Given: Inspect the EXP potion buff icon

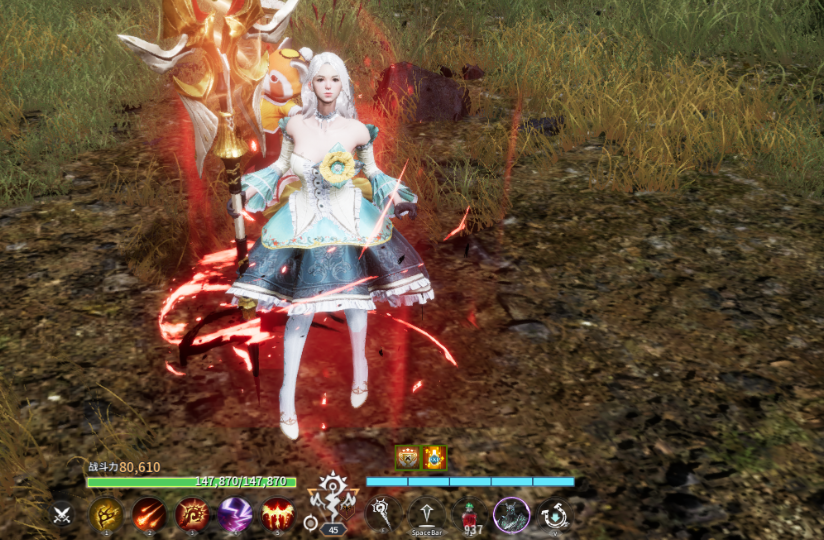Looking at the screenshot, I should point(434,458).
